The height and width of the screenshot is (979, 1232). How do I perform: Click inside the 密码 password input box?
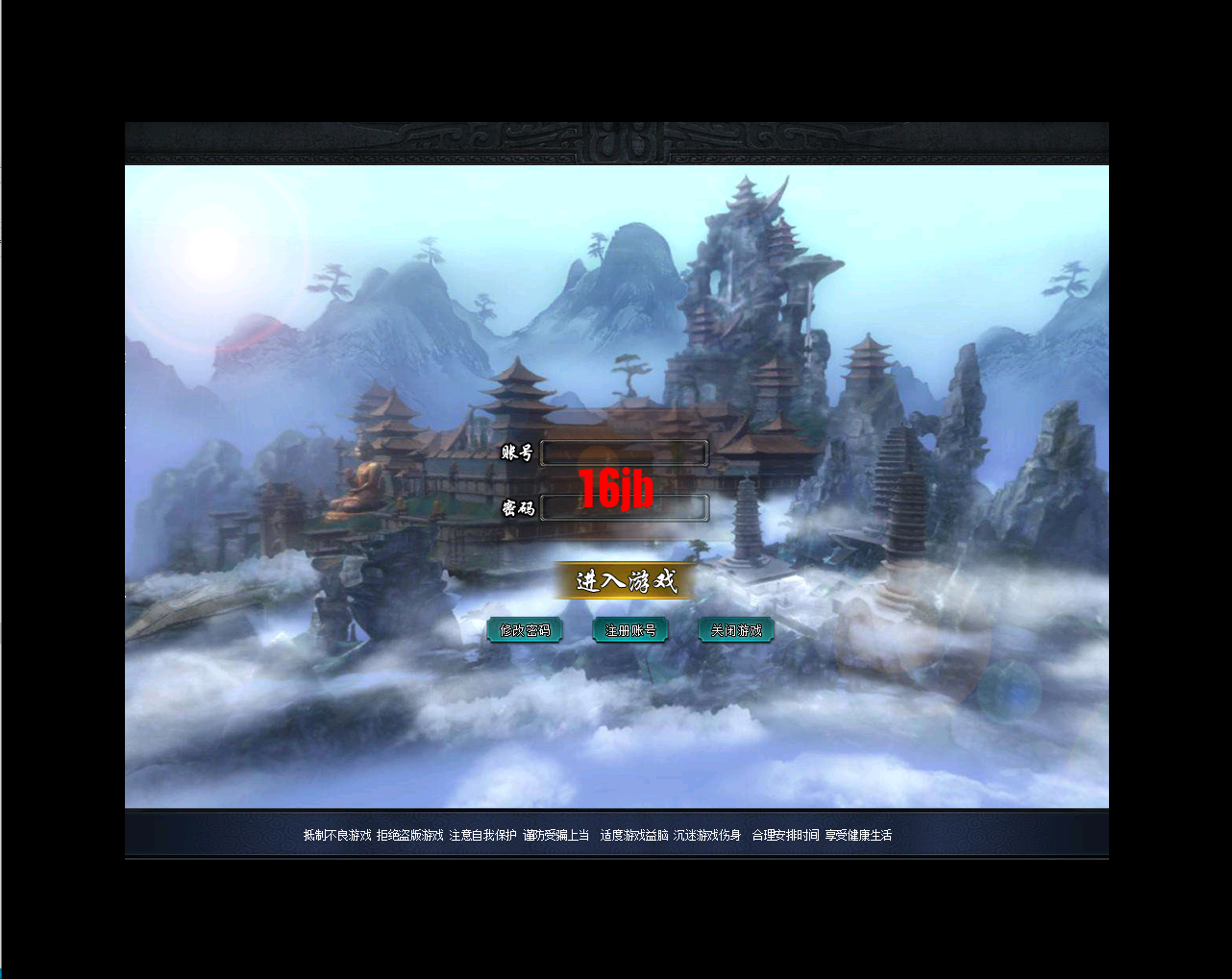(x=625, y=508)
